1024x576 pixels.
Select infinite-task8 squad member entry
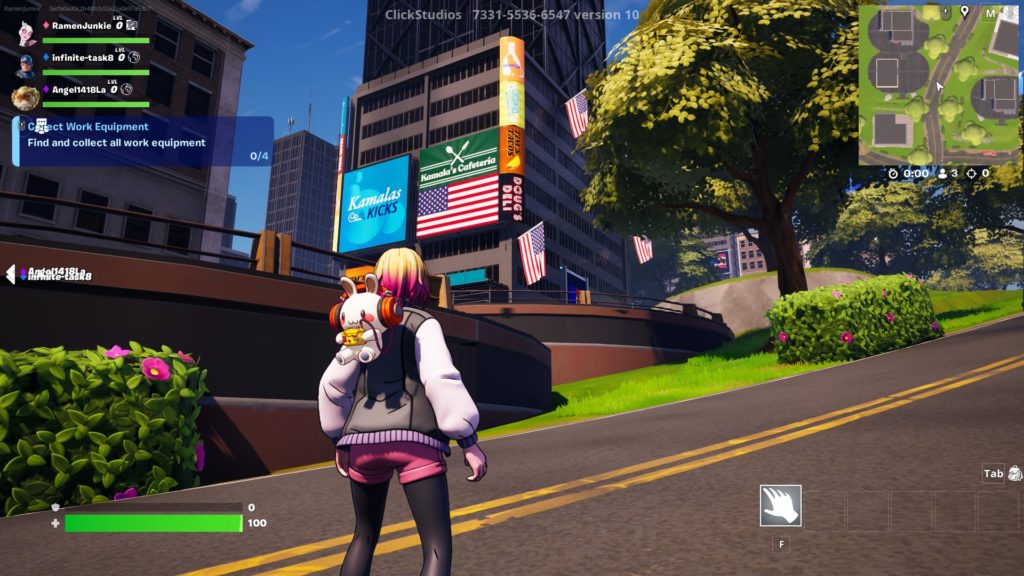click(x=80, y=58)
